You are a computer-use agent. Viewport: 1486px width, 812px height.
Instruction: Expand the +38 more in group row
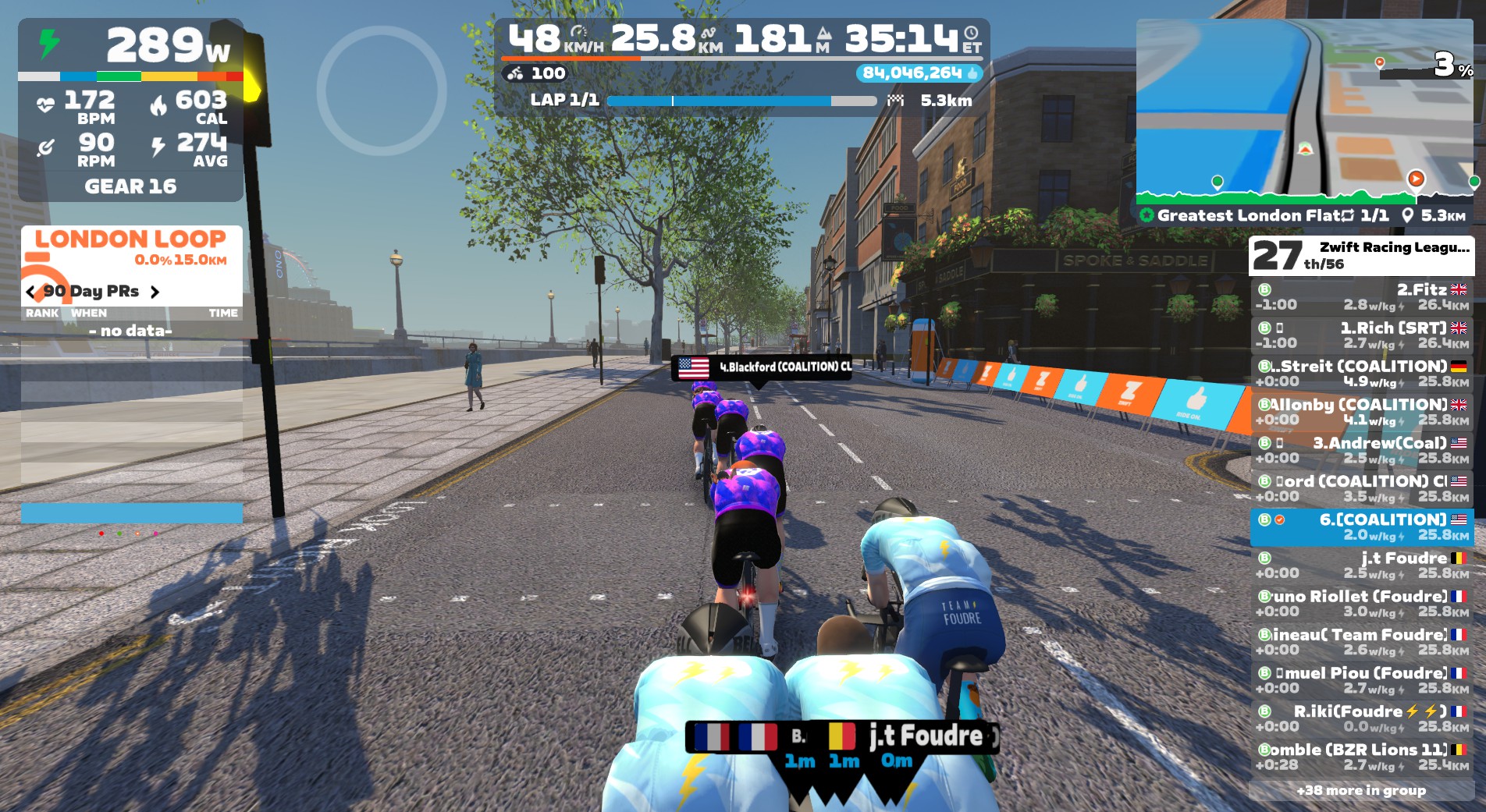click(1361, 790)
